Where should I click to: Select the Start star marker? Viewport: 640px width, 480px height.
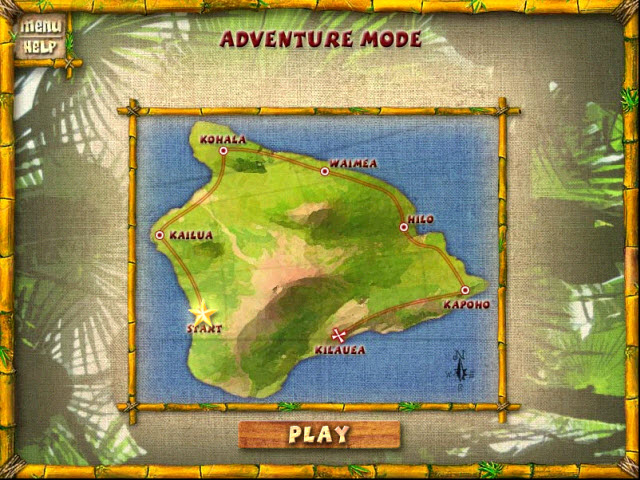tap(203, 313)
